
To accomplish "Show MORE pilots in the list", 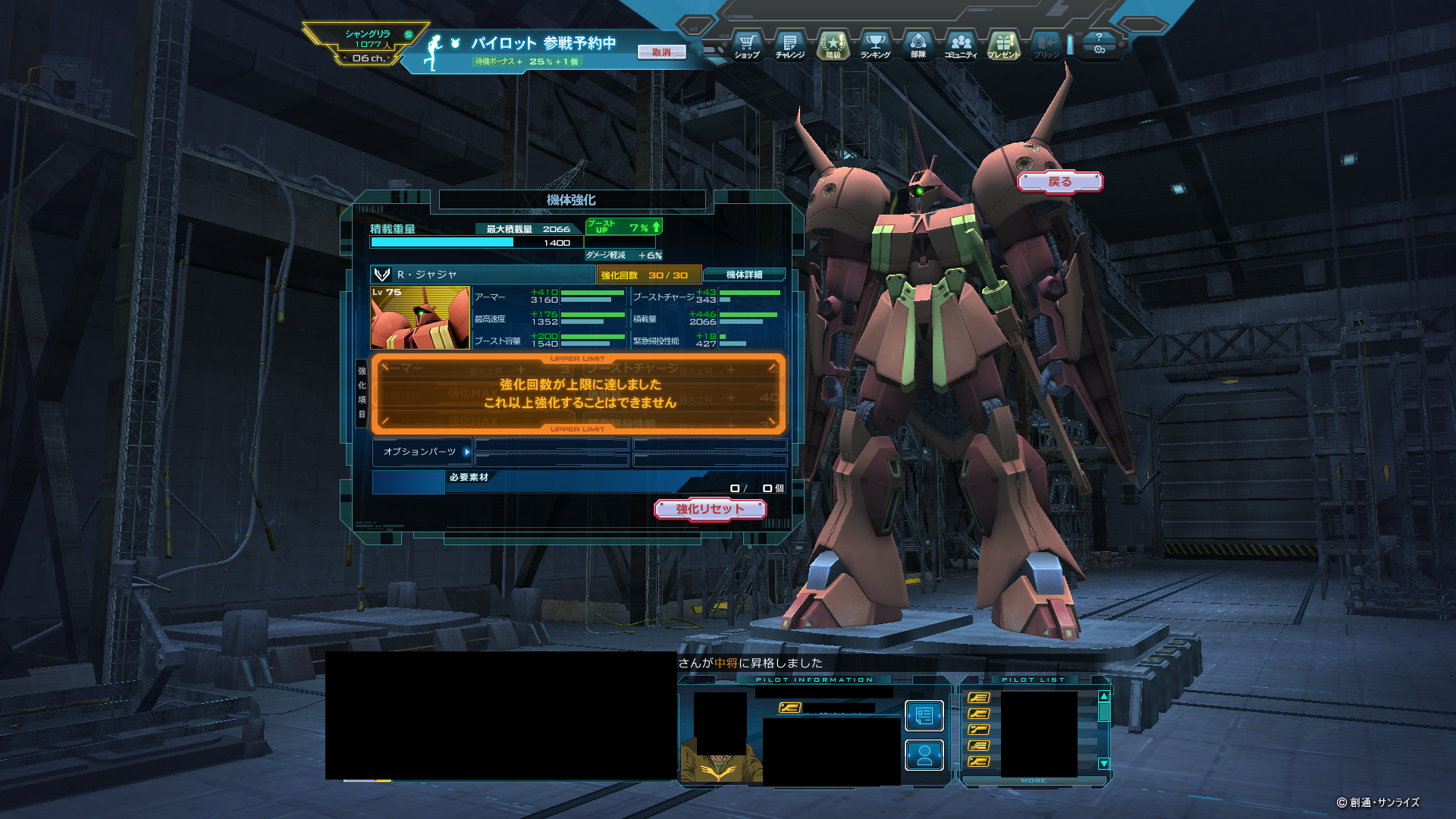I will (x=1033, y=780).
